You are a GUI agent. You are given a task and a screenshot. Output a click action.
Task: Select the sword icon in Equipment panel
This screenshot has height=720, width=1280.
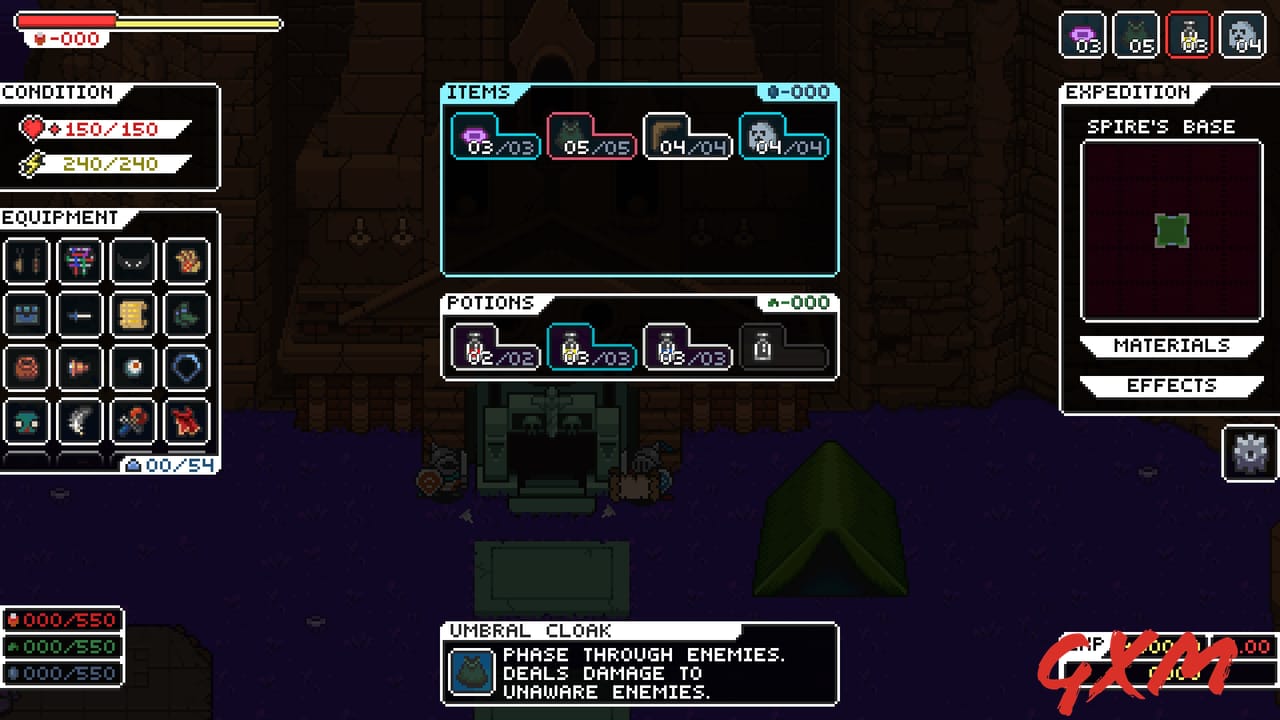tap(80, 315)
